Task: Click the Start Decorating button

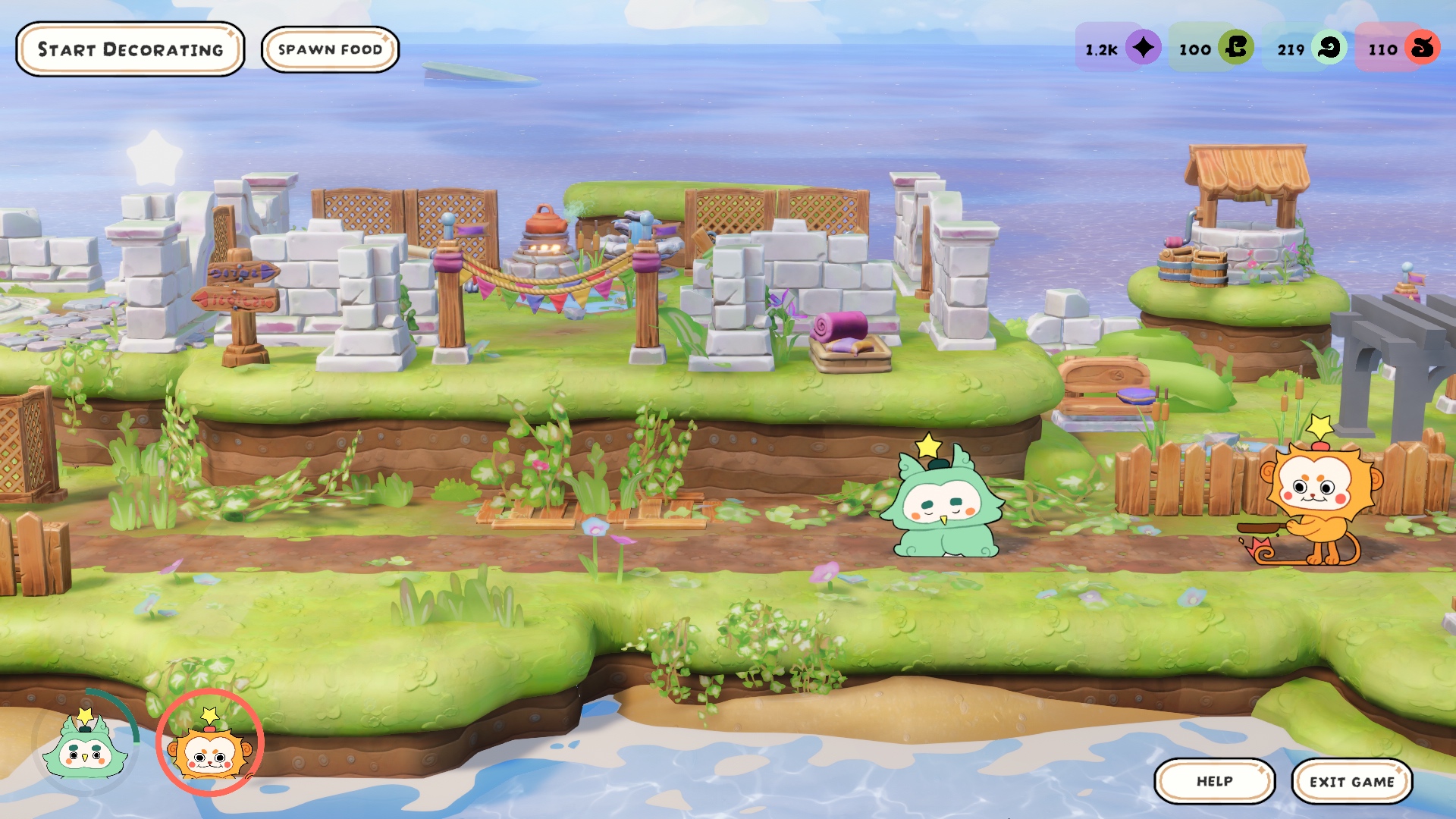Action: (x=130, y=49)
